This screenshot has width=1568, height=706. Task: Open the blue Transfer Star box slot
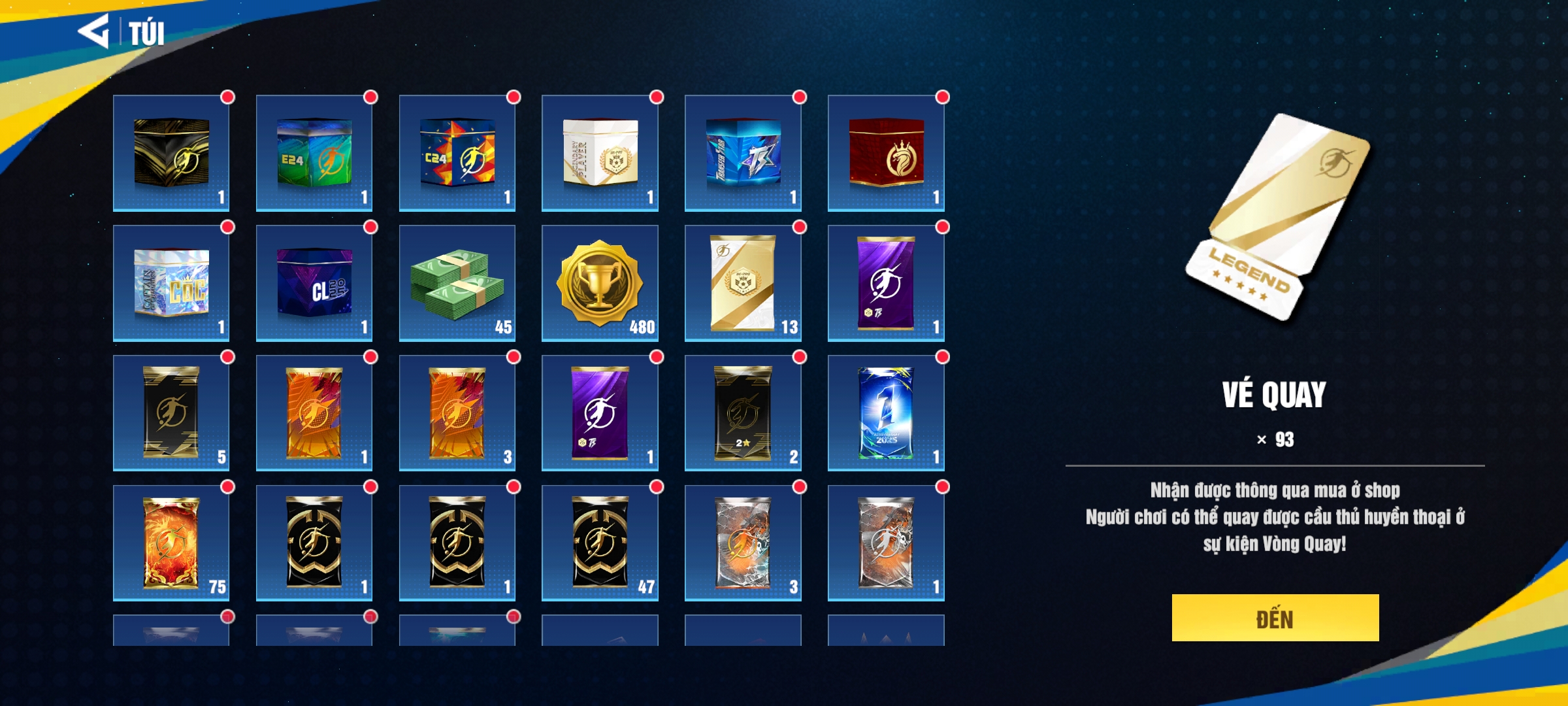tap(743, 153)
